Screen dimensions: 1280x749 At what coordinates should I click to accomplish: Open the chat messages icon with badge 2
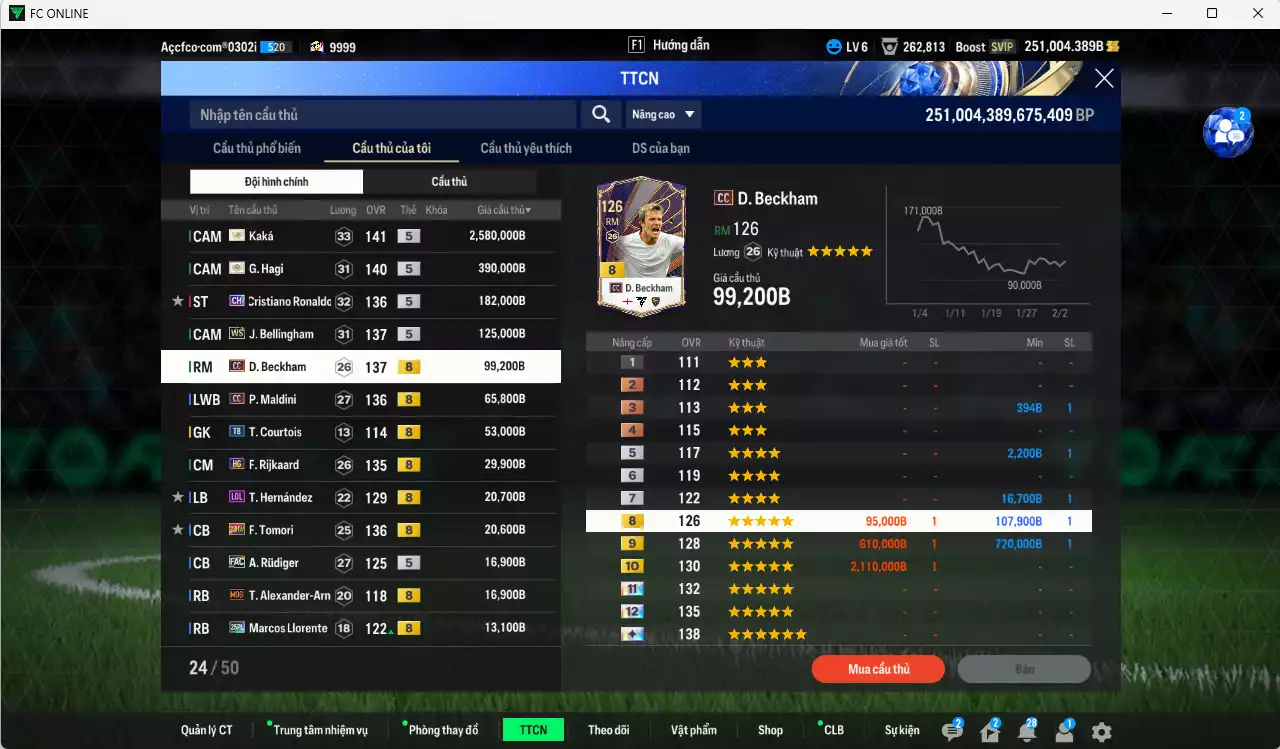click(952, 729)
